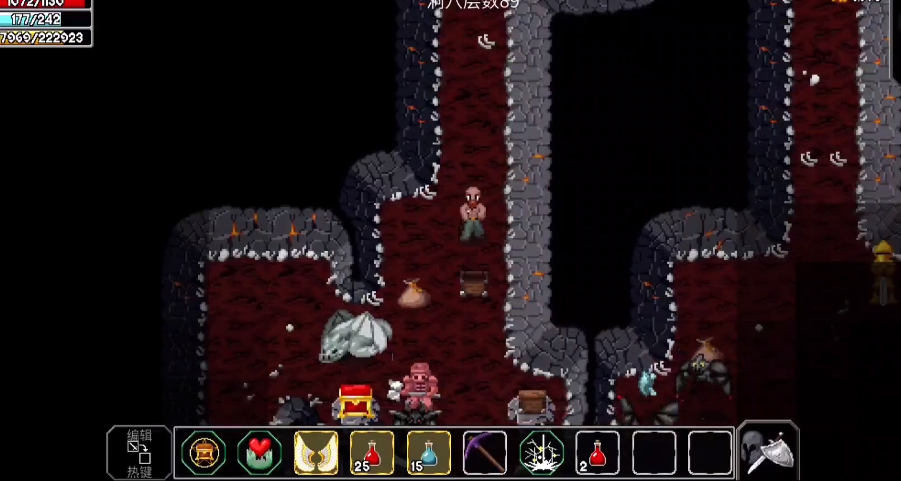901x481 pixels.
Task: Drink the red potion with 25 count
Action: point(372,453)
